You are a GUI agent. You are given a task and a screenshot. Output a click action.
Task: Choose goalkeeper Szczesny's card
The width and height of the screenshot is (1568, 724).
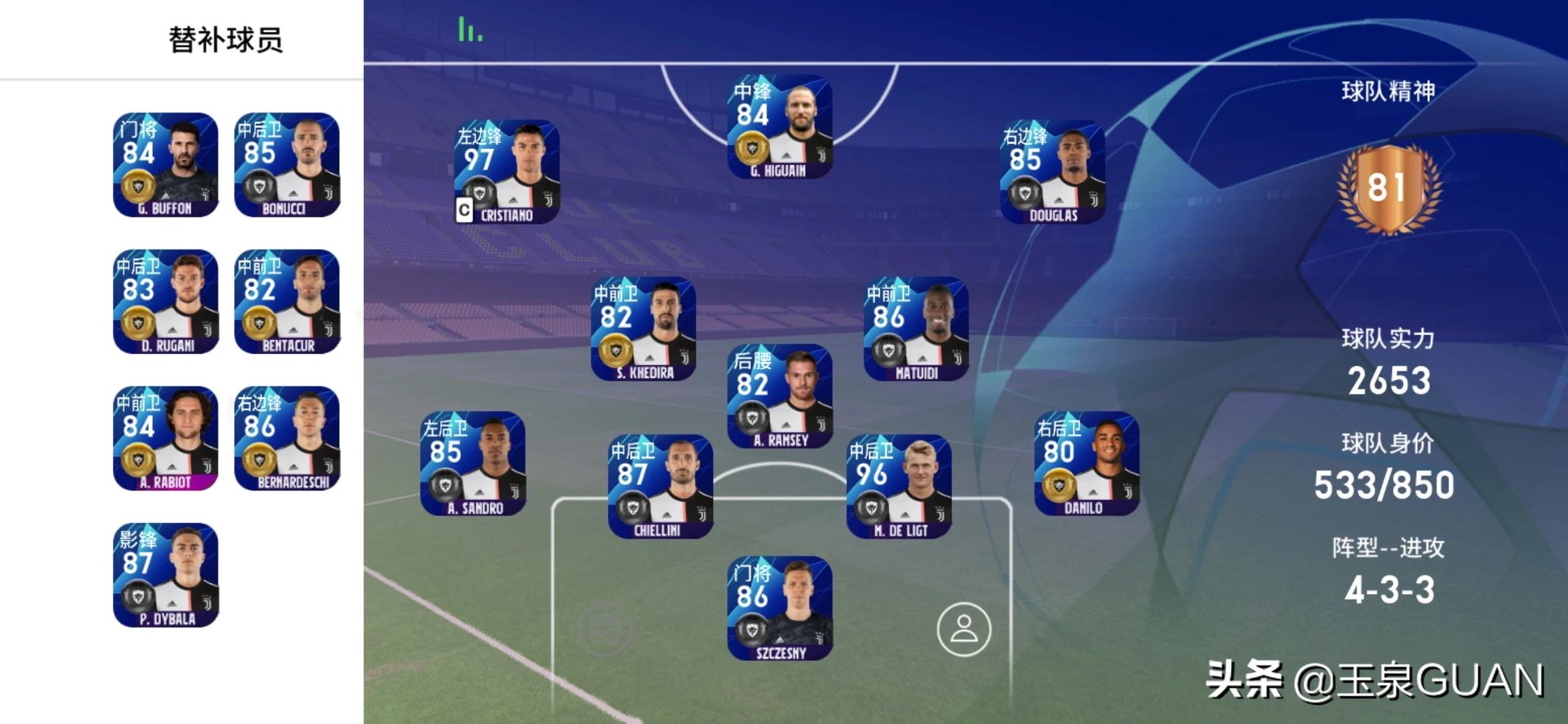tap(780, 608)
